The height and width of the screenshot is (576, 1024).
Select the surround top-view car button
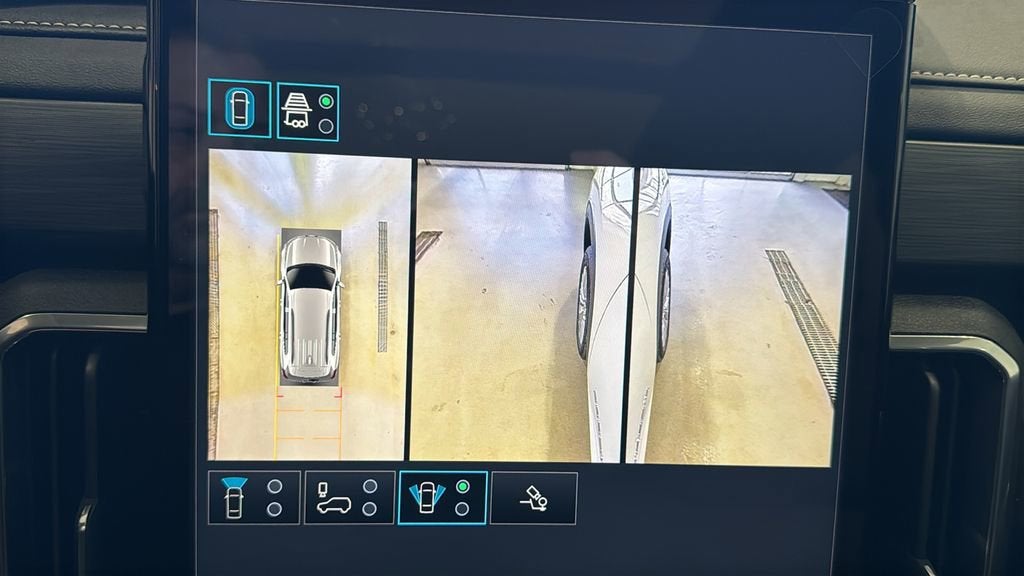point(239,108)
